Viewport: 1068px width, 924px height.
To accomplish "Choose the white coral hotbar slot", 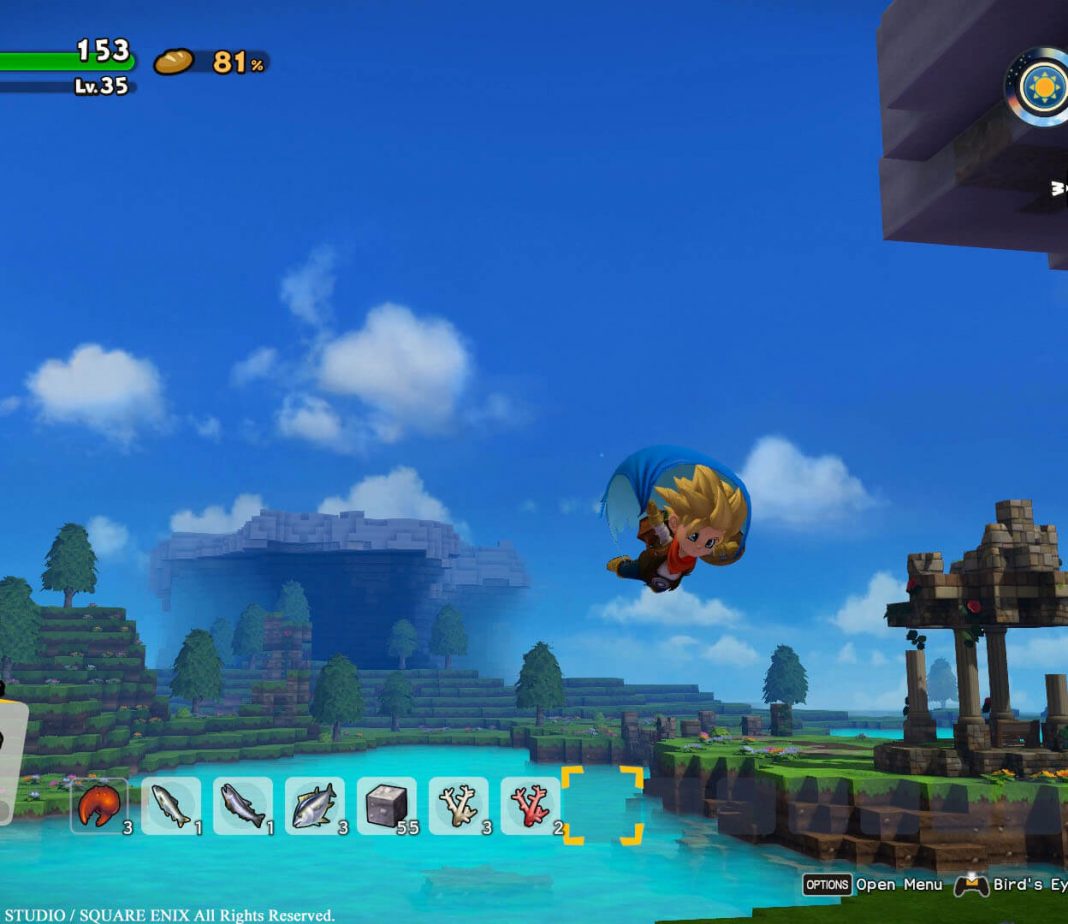I will 459,805.
